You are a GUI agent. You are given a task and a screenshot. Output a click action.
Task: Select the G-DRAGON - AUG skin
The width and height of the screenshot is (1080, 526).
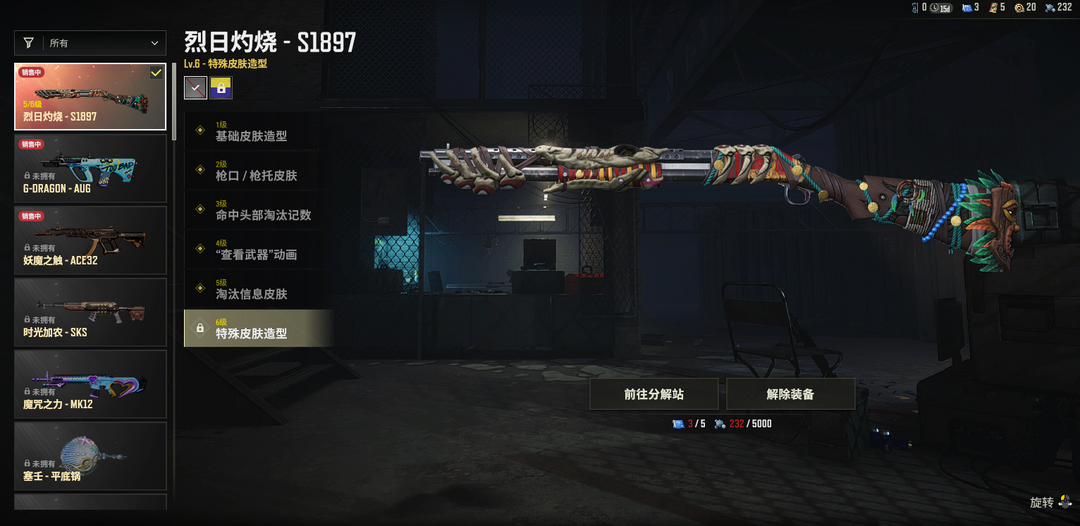coord(90,167)
